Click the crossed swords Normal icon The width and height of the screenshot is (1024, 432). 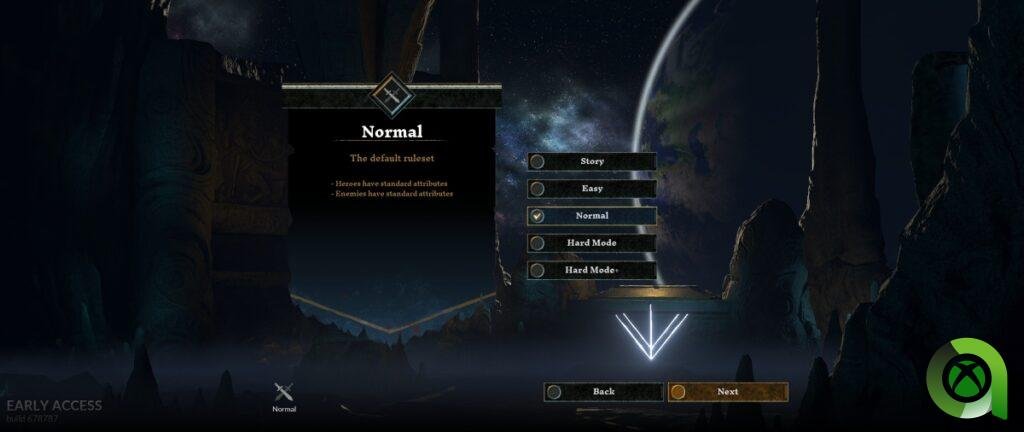point(284,392)
